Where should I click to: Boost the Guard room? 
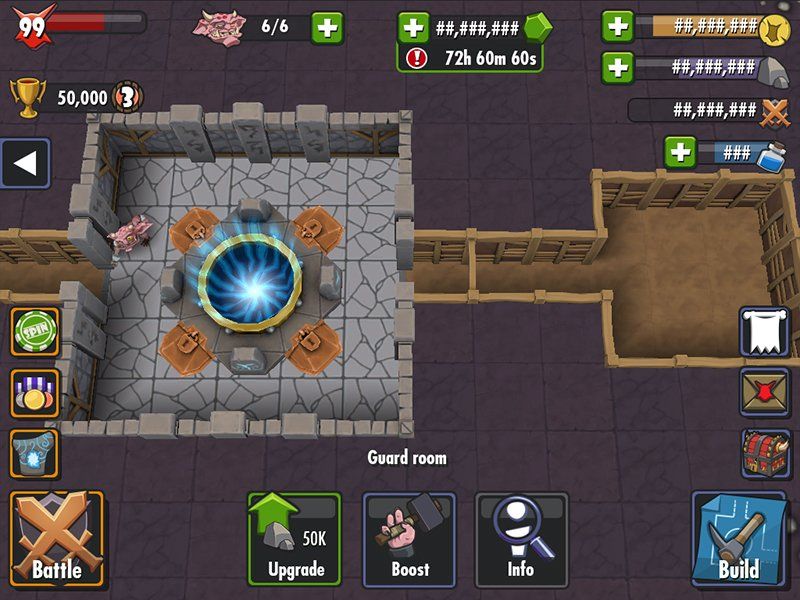point(409,538)
